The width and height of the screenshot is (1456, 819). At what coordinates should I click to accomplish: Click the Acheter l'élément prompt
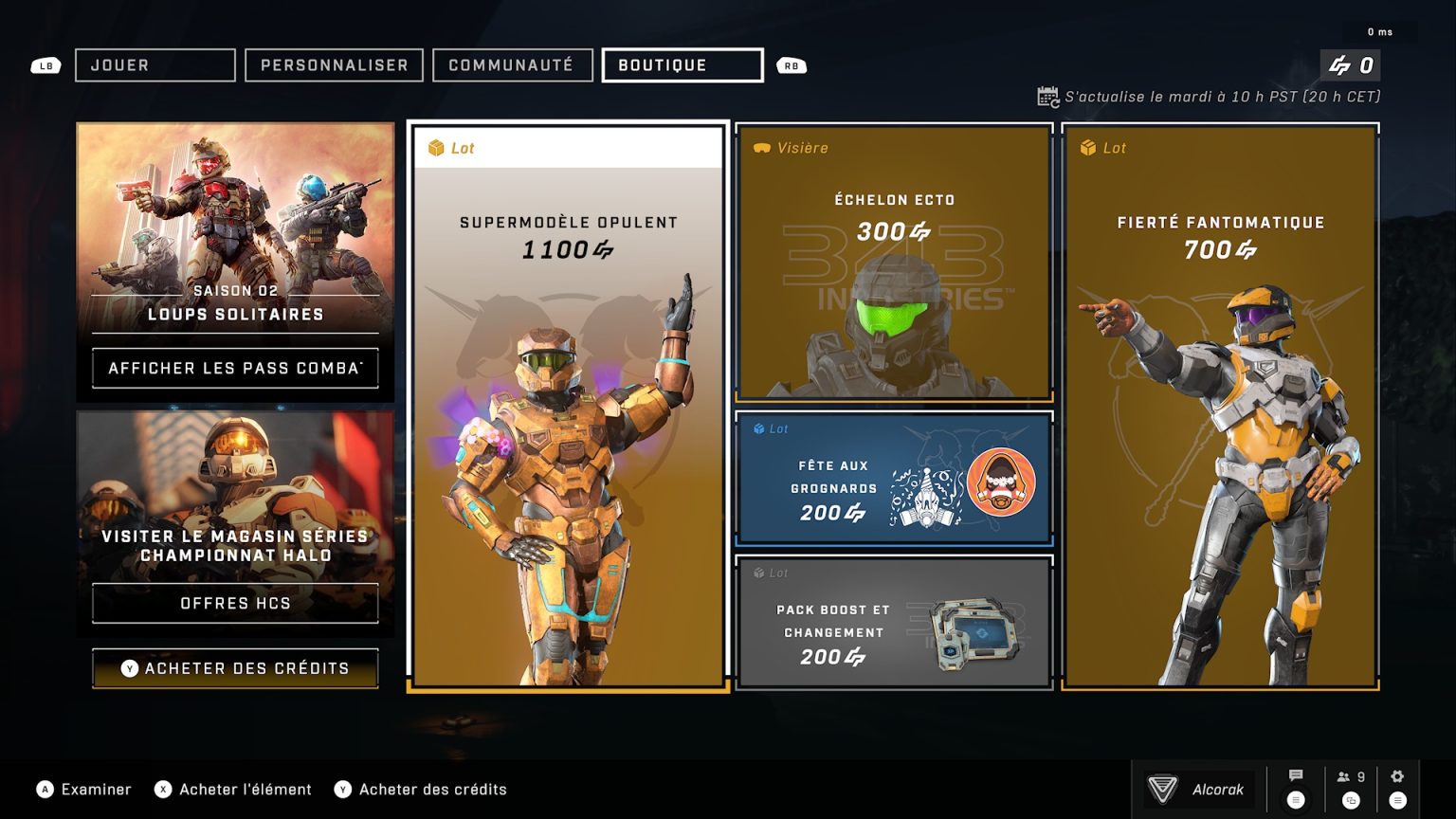(x=232, y=789)
